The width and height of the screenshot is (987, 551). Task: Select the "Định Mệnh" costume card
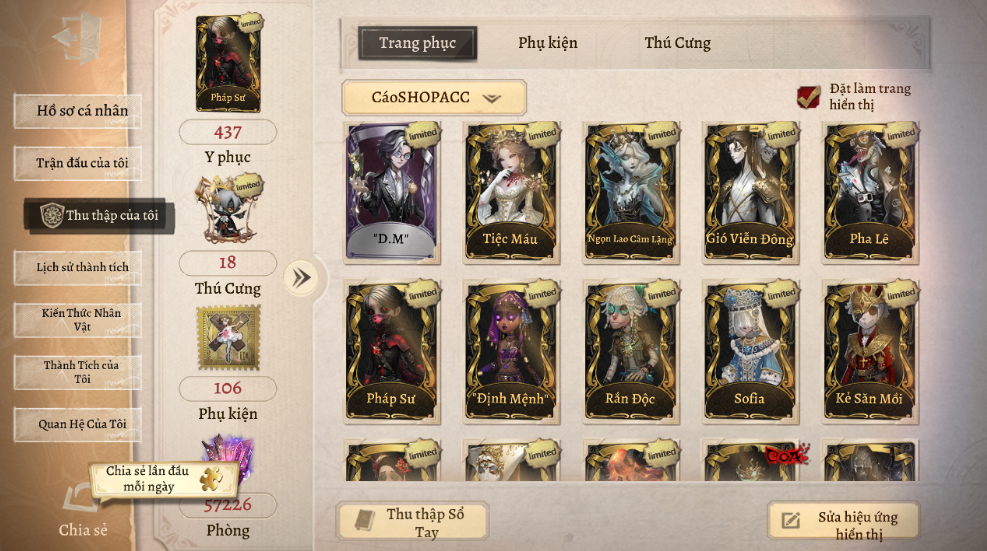click(x=512, y=350)
